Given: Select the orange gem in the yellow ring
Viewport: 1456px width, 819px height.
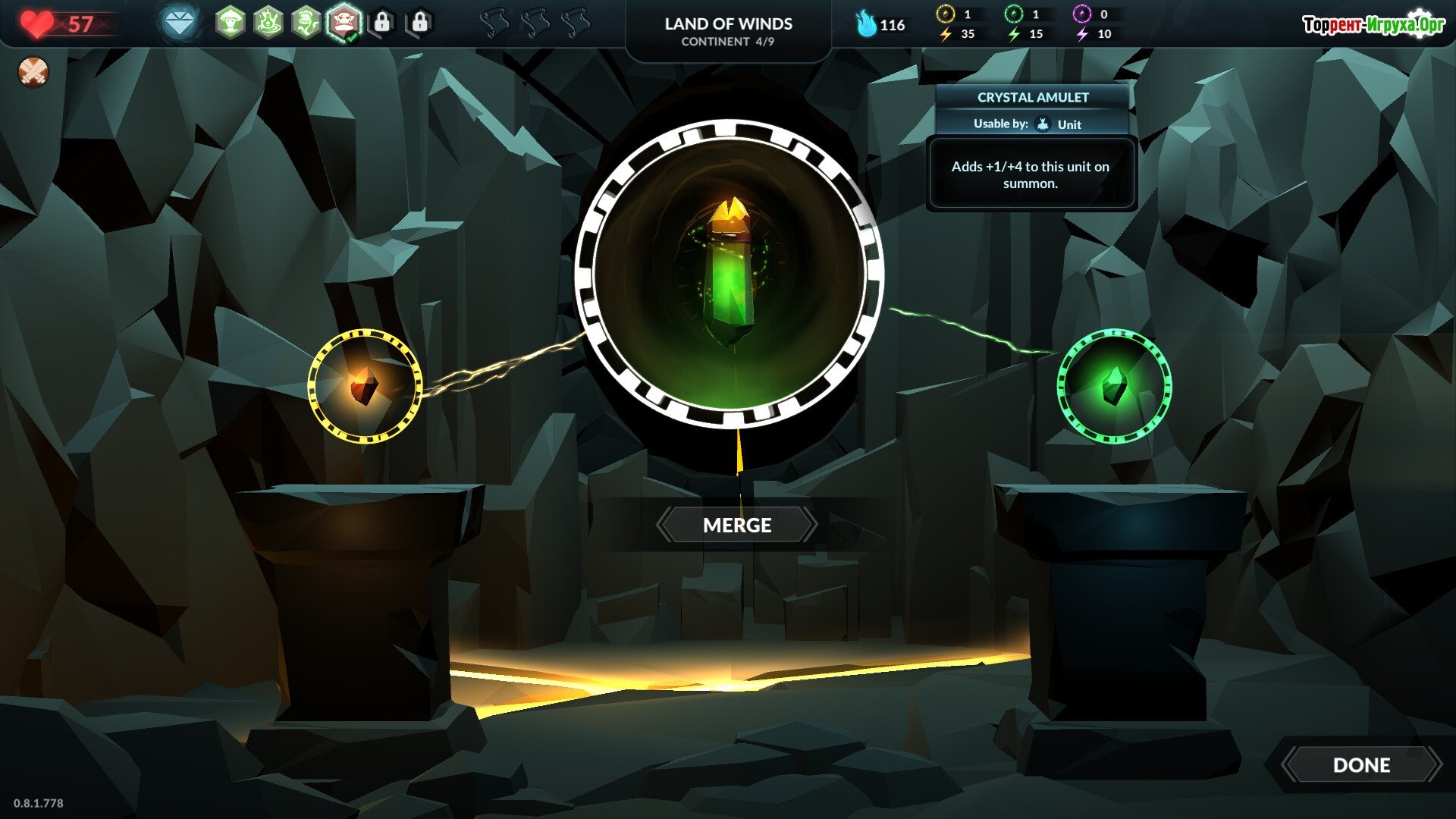Looking at the screenshot, I should coord(365,386).
